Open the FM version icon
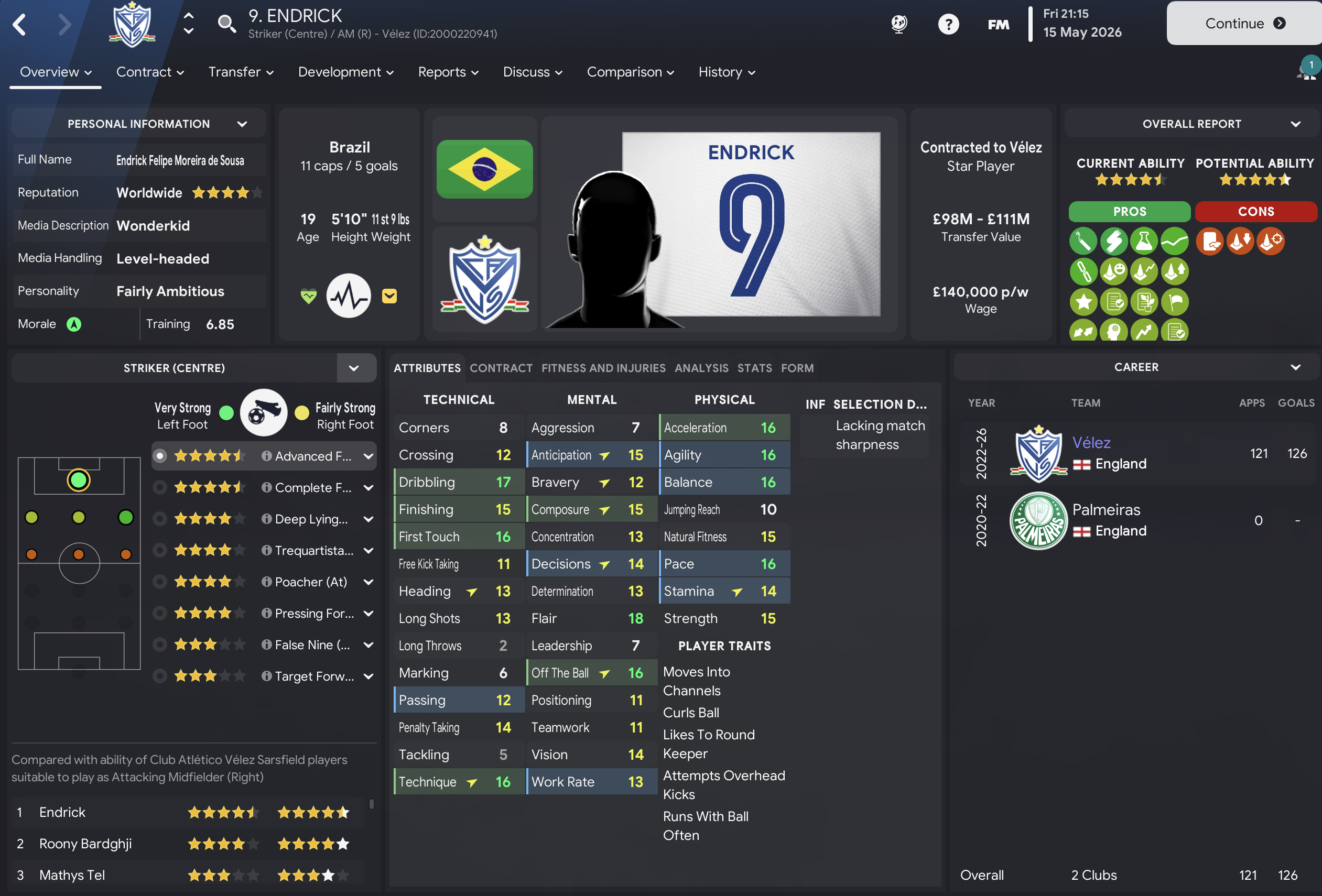The width and height of the screenshot is (1322, 896). (x=999, y=24)
